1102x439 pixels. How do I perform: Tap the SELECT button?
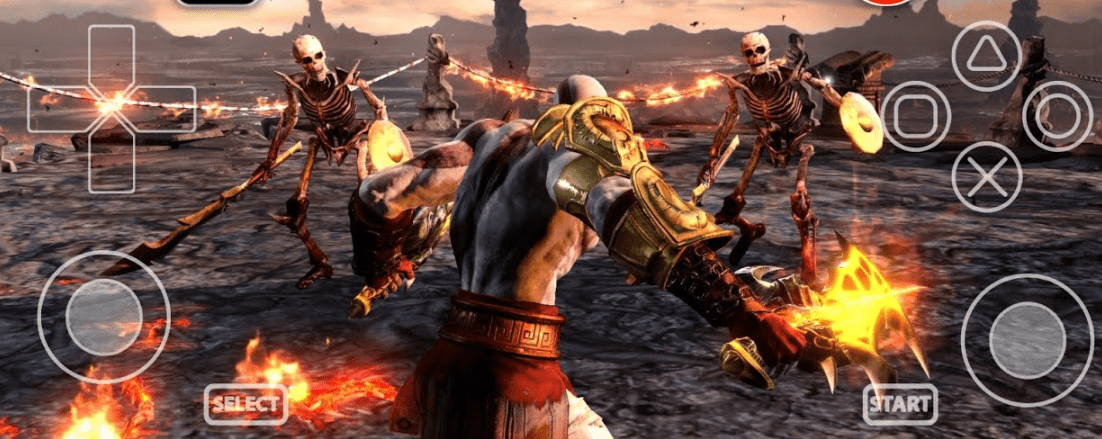(x=246, y=404)
